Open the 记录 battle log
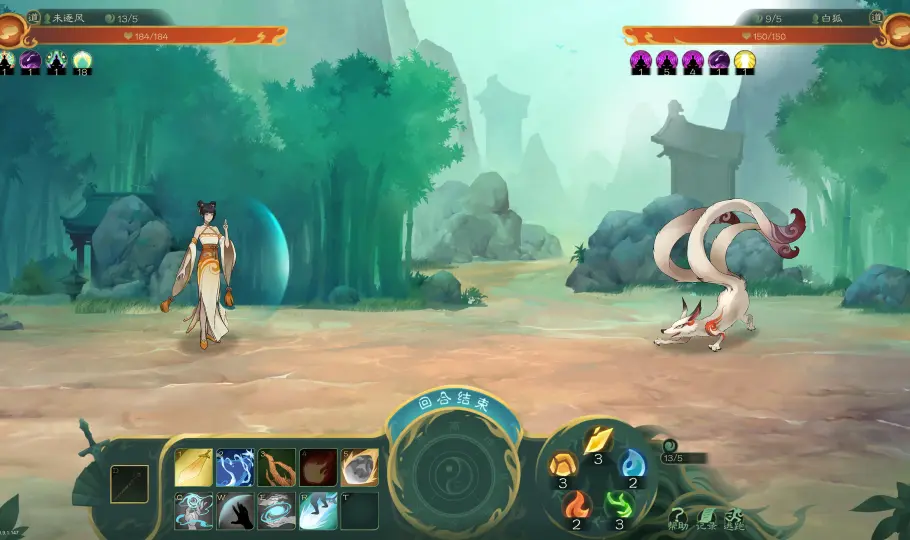The image size is (910, 540). coord(706,514)
